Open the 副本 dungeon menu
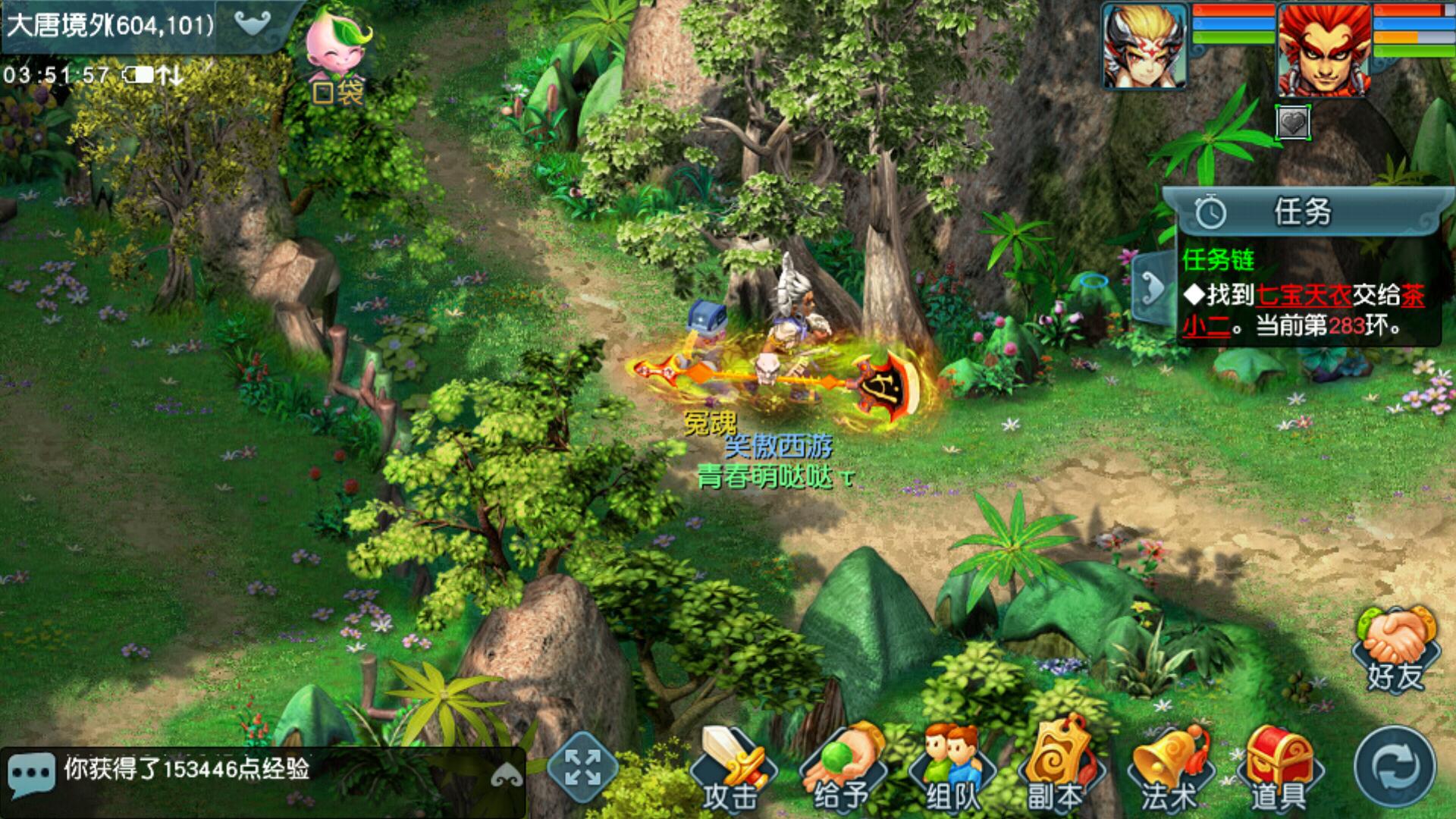 pos(1056,770)
